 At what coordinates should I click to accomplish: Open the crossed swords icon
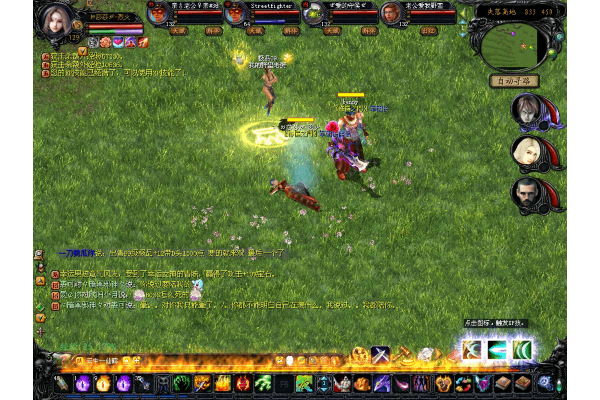380,354
